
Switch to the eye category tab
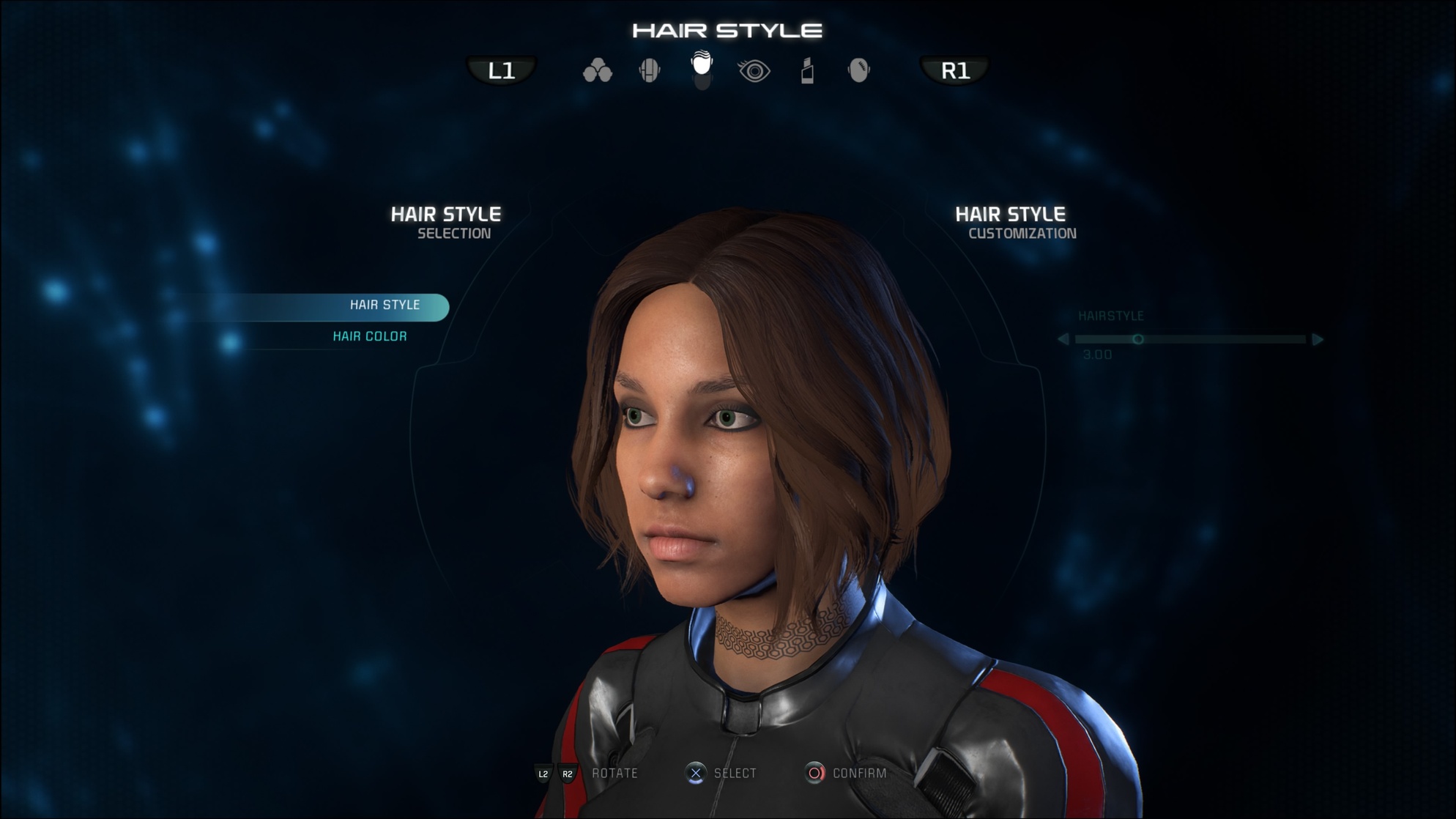click(x=754, y=71)
